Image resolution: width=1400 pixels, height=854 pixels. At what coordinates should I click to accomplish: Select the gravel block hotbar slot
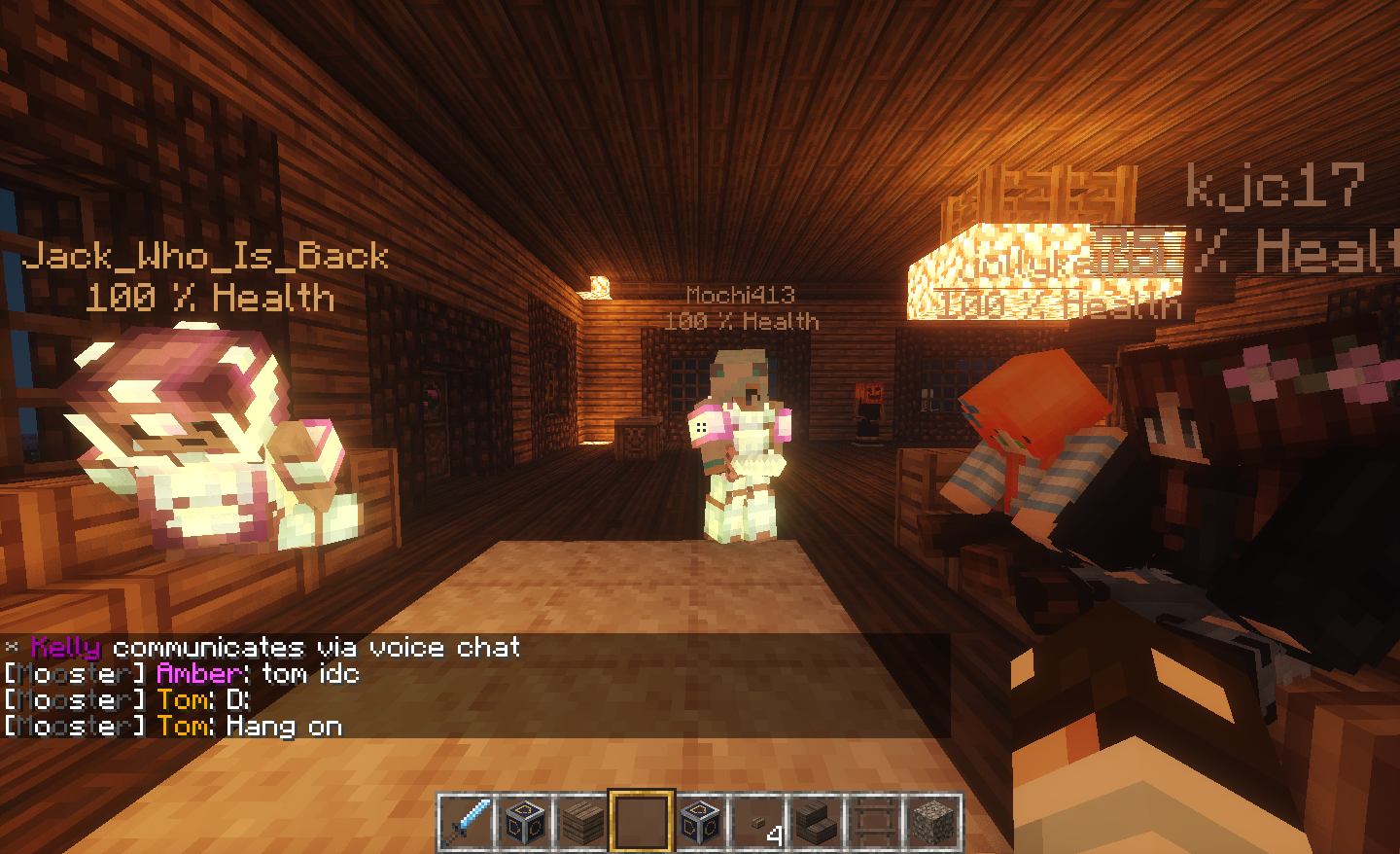click(x=933, y=822)
